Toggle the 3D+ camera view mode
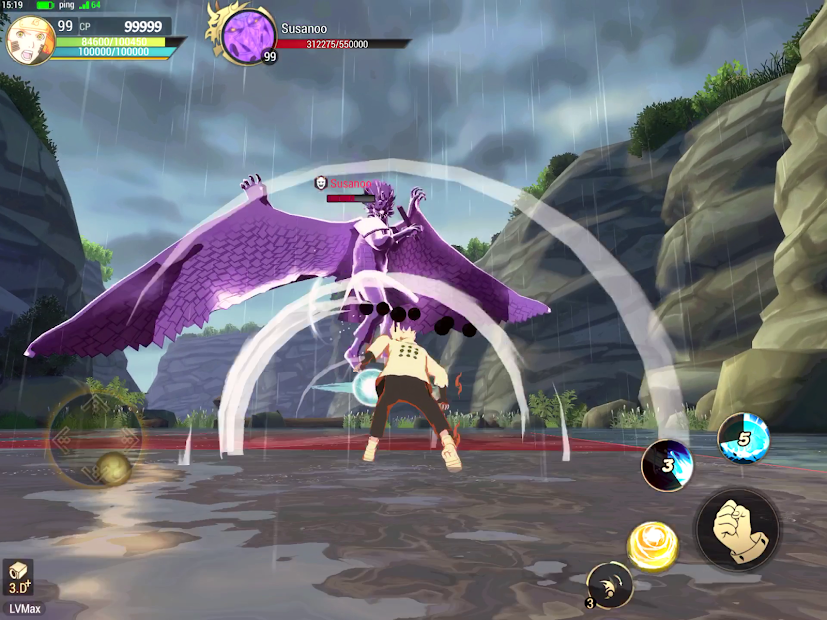 [x=18, y=577]
